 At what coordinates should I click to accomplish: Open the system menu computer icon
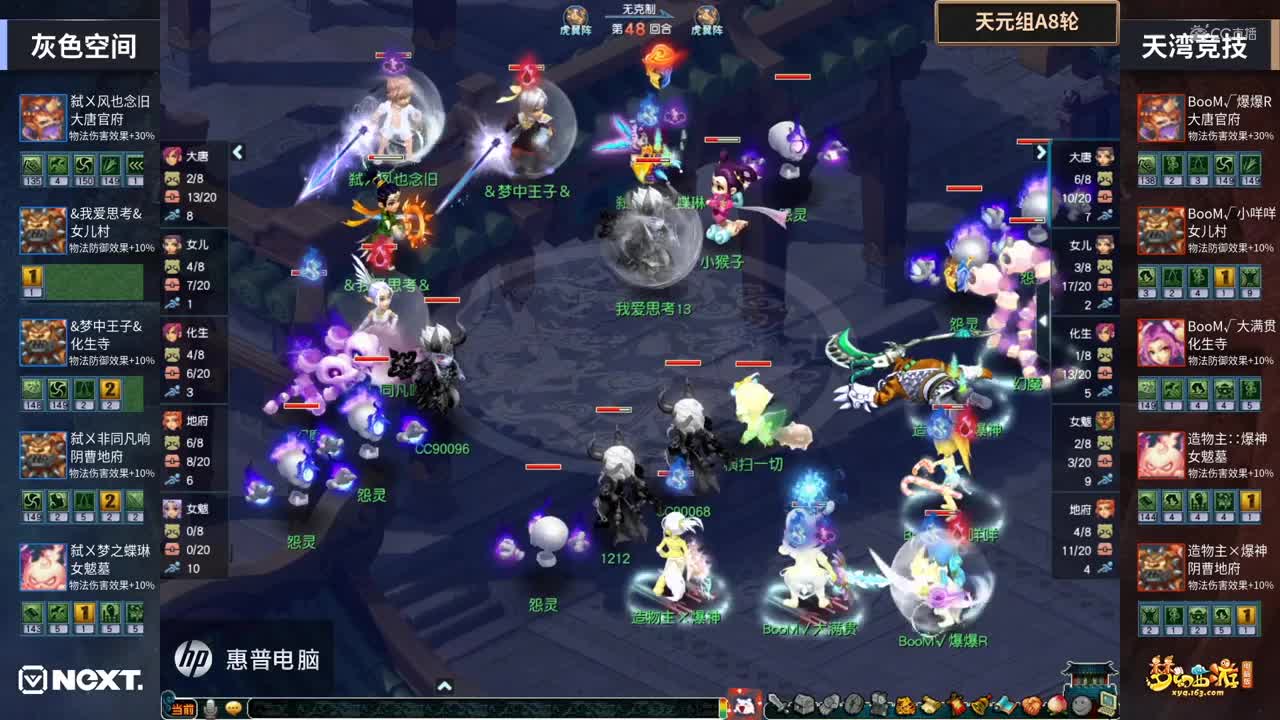[x=1108, y=705]
